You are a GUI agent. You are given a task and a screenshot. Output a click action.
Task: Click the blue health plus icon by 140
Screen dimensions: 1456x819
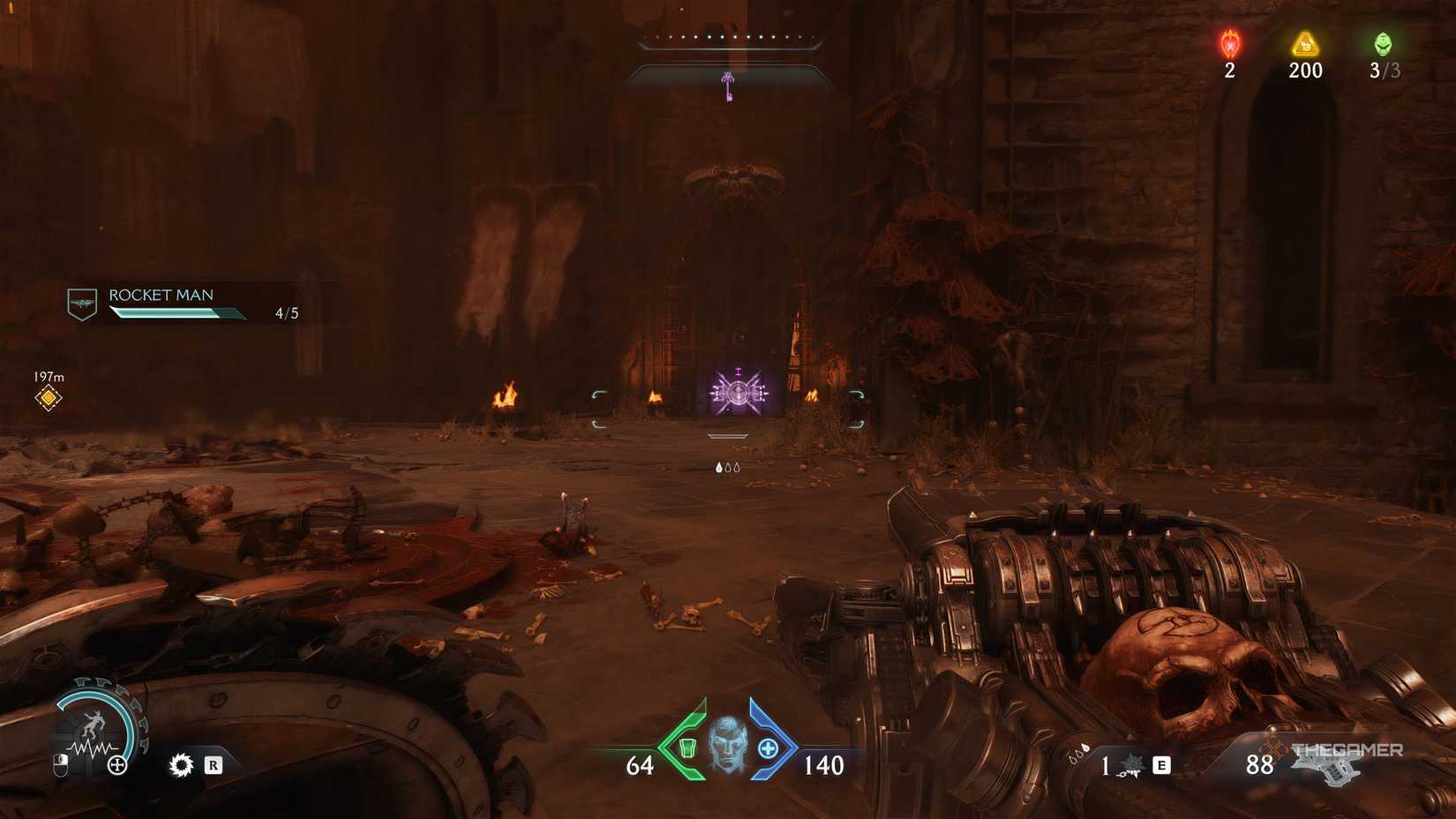768,750
